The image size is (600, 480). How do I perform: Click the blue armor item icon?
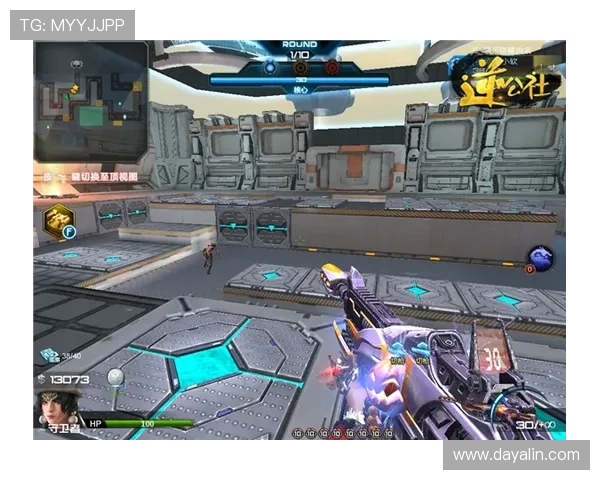point(49,355)
